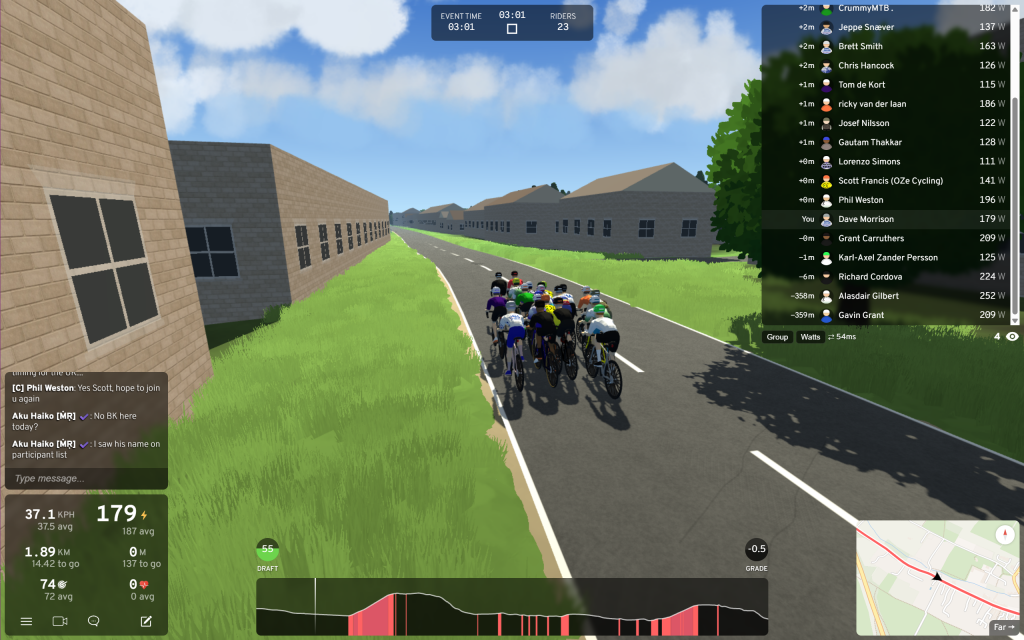The height and width of the screenshot is (640, 1024).
Task: Click the compass on the minimap
Action: click(1005, 534)
